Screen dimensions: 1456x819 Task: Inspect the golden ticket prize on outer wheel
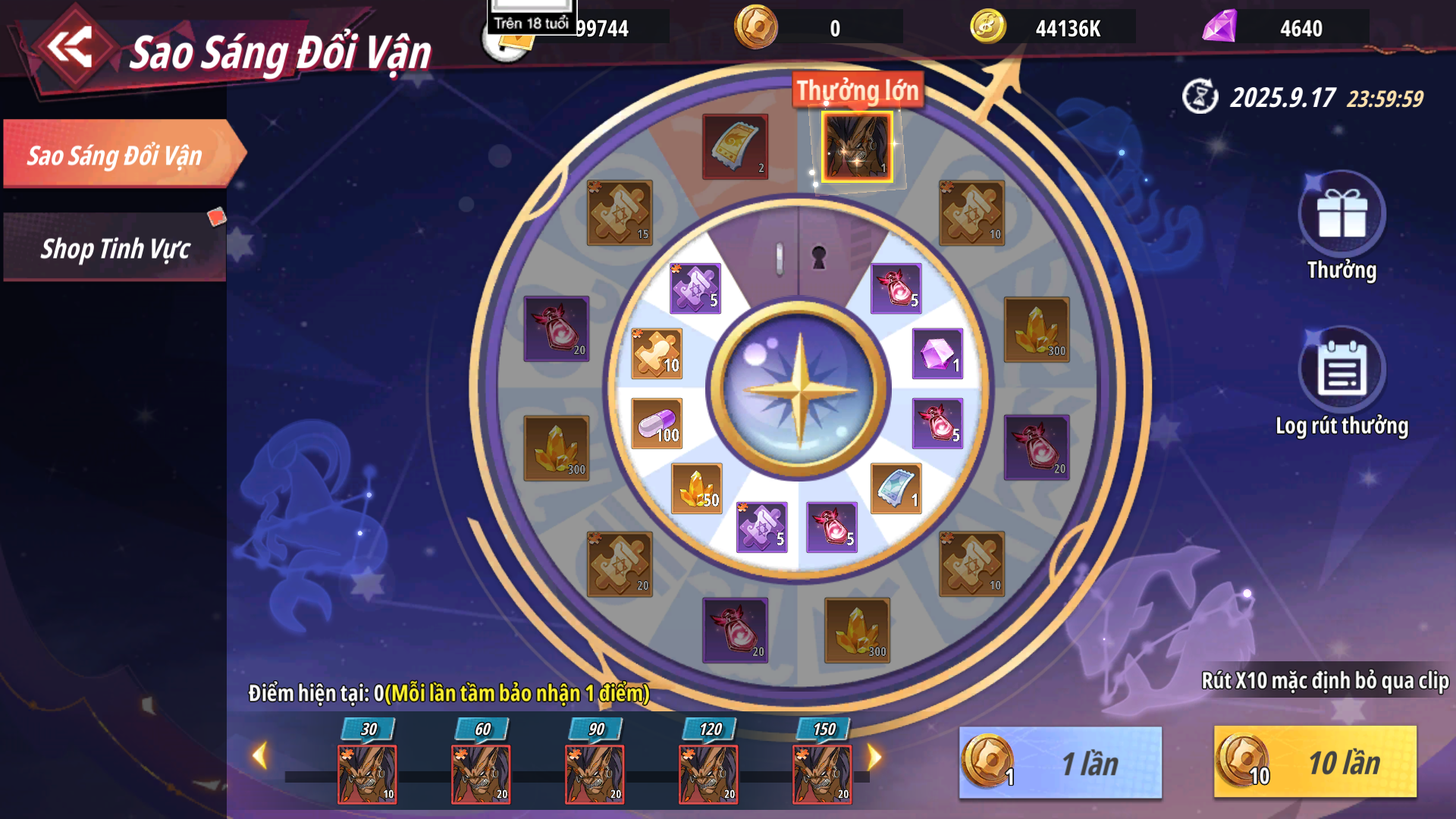click(735, 147)
